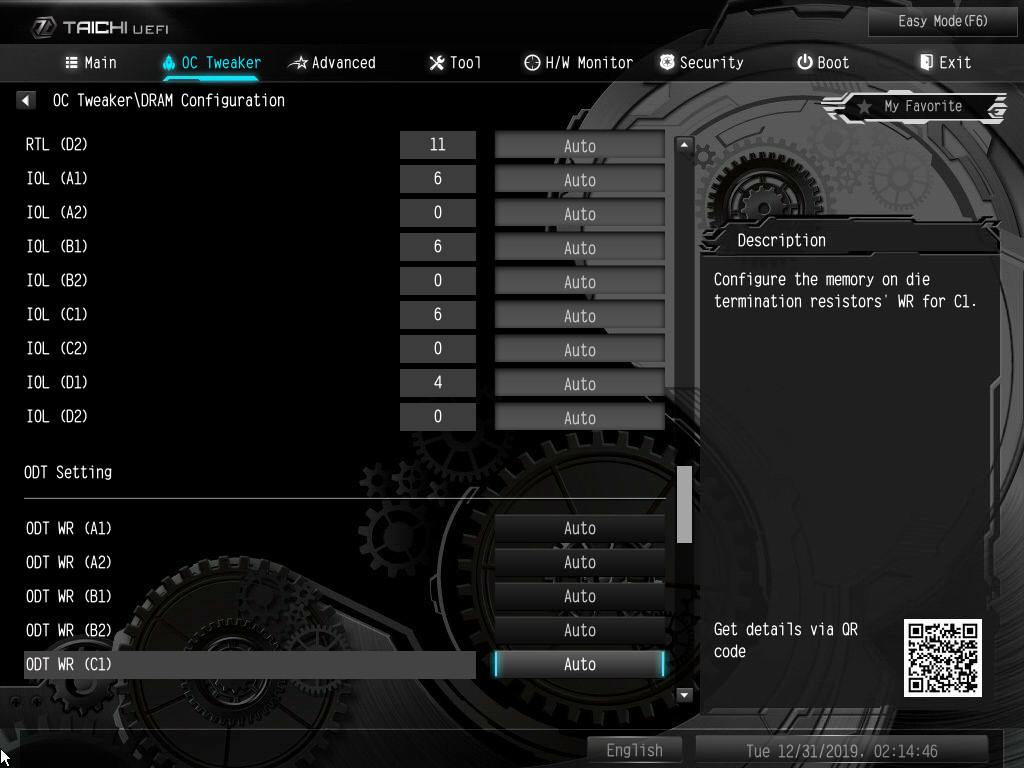Screen dimensions: 1024x768
Task: Open the My Favorite list
Action: pos(913,106)
